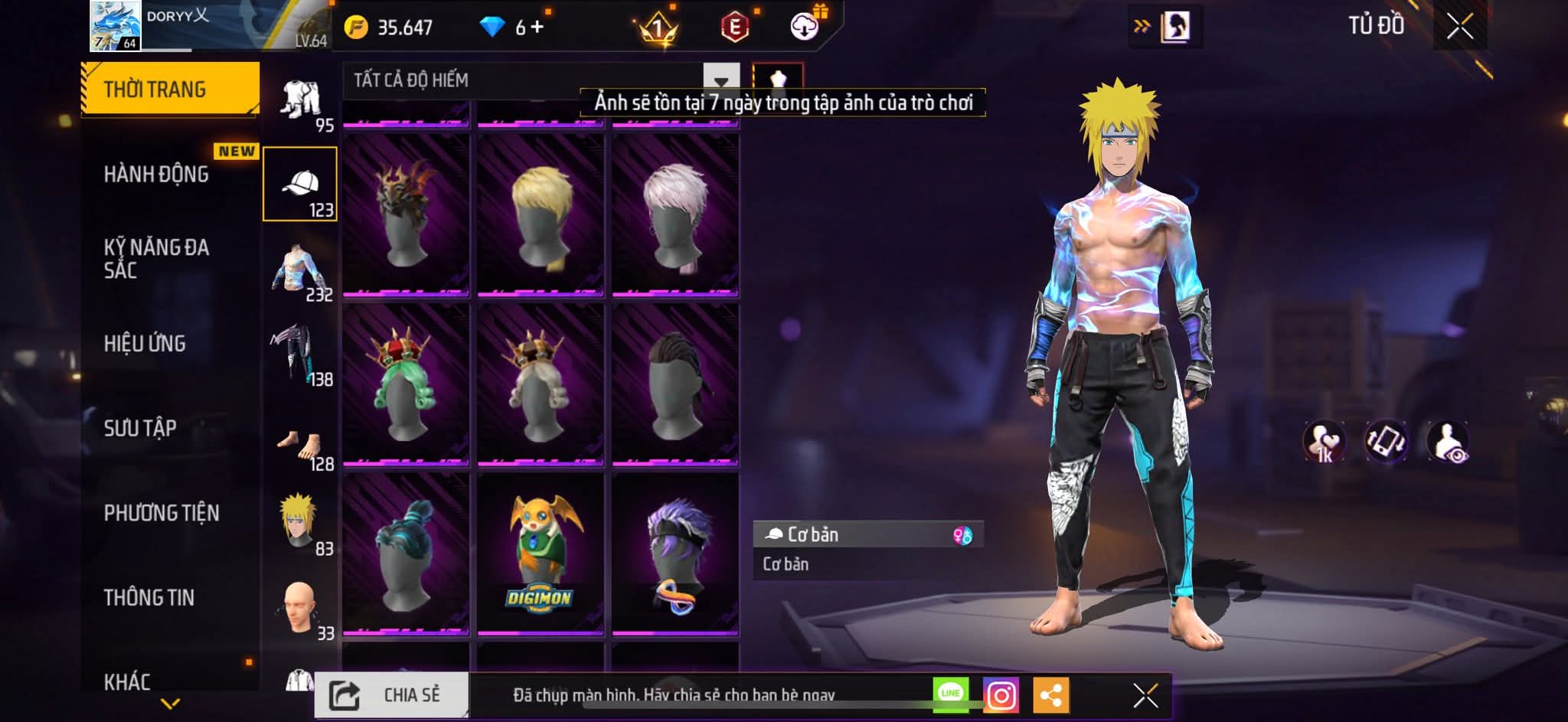1568x722 pixels.
Task: Share the screenshot via LINE
Action: pyautogui.click(x=951, y=694)
